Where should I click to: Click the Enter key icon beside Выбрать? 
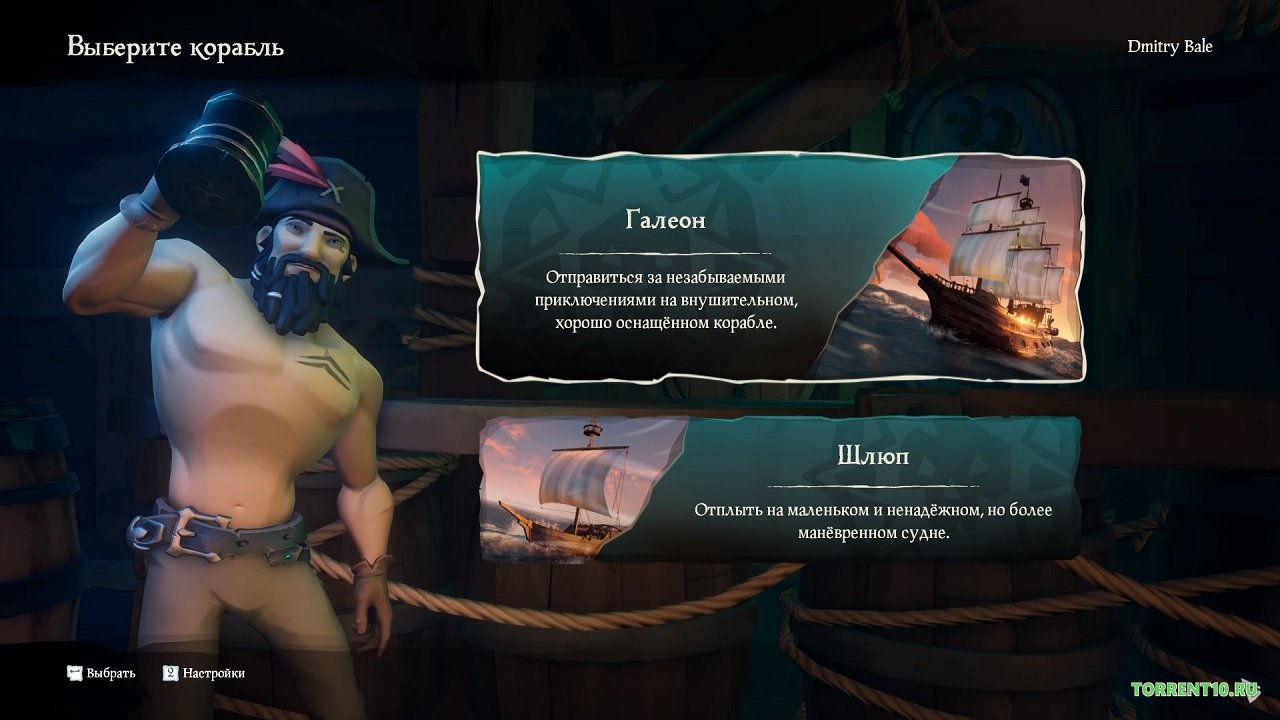tap(73, 673)
